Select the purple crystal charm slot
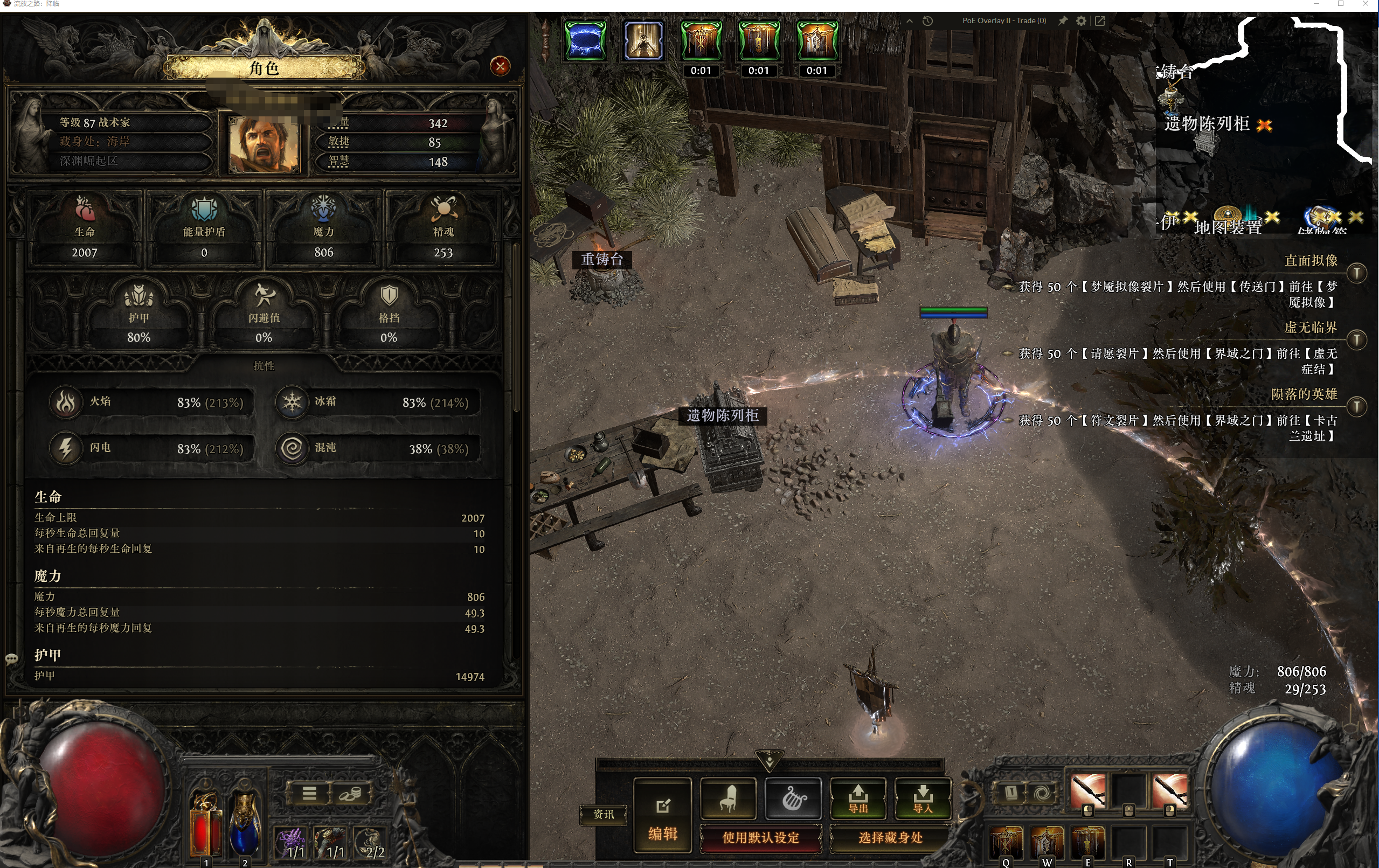This screenshot has width=1379, height=868. click(x=291, y=843)
